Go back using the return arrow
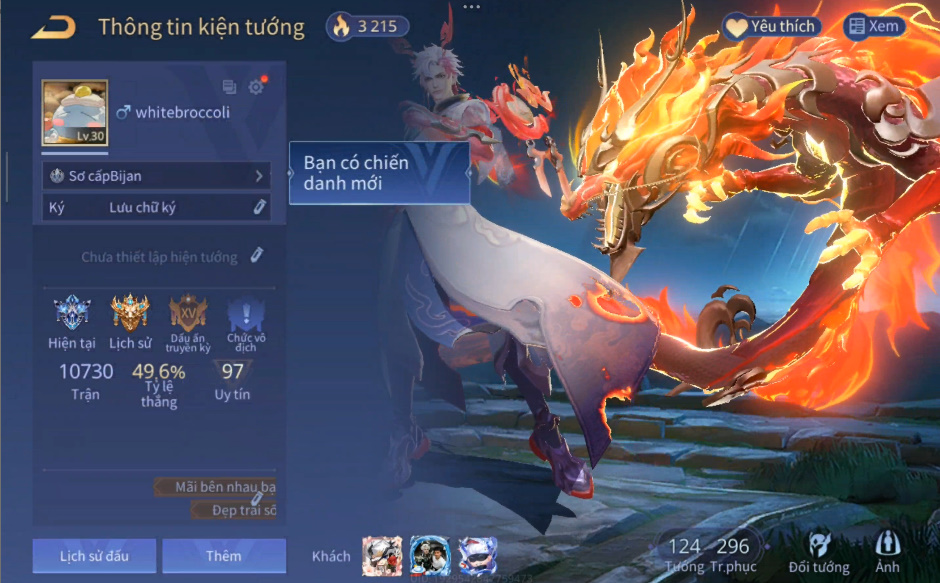Viewport: 940px width, 583px height. tap(55, 27)
